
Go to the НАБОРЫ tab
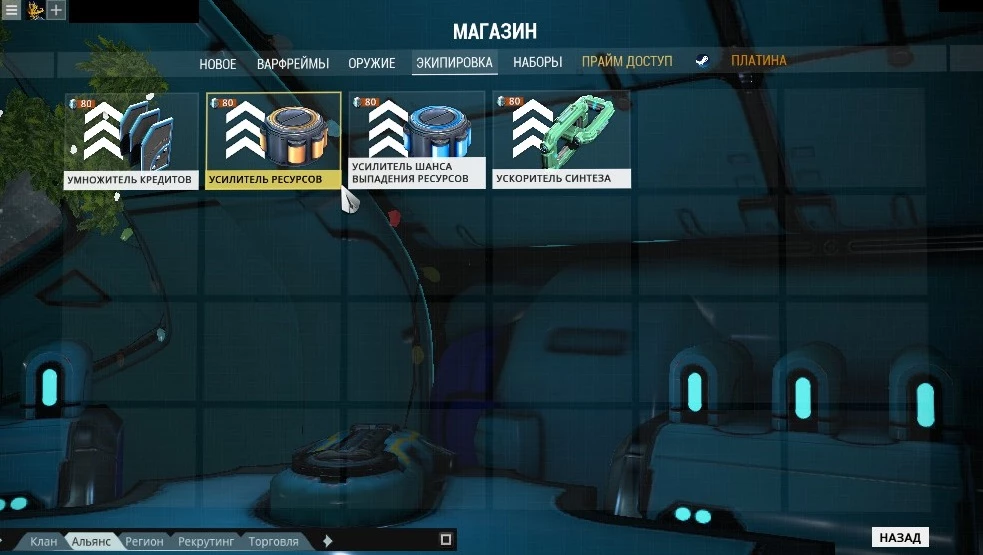pyautogui.click(x=537, y=62)
